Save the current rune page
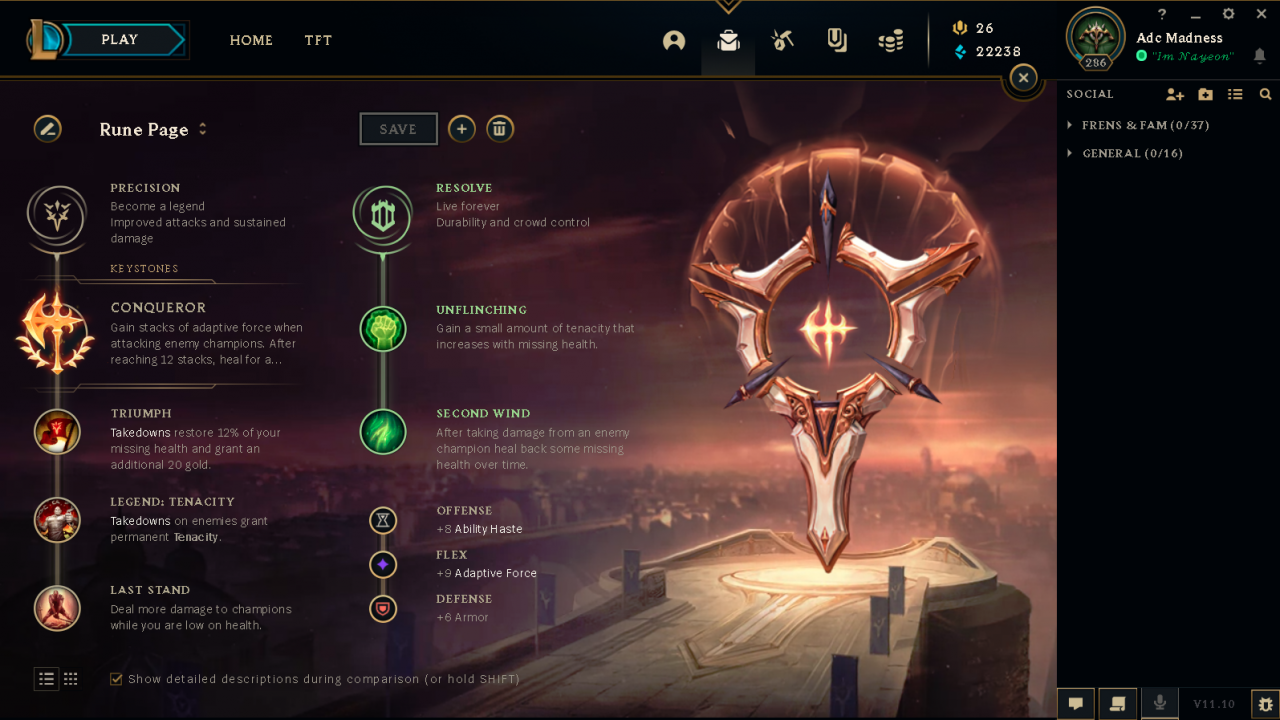The height and width of the screenshot is (720, 1280). (398, 128)
